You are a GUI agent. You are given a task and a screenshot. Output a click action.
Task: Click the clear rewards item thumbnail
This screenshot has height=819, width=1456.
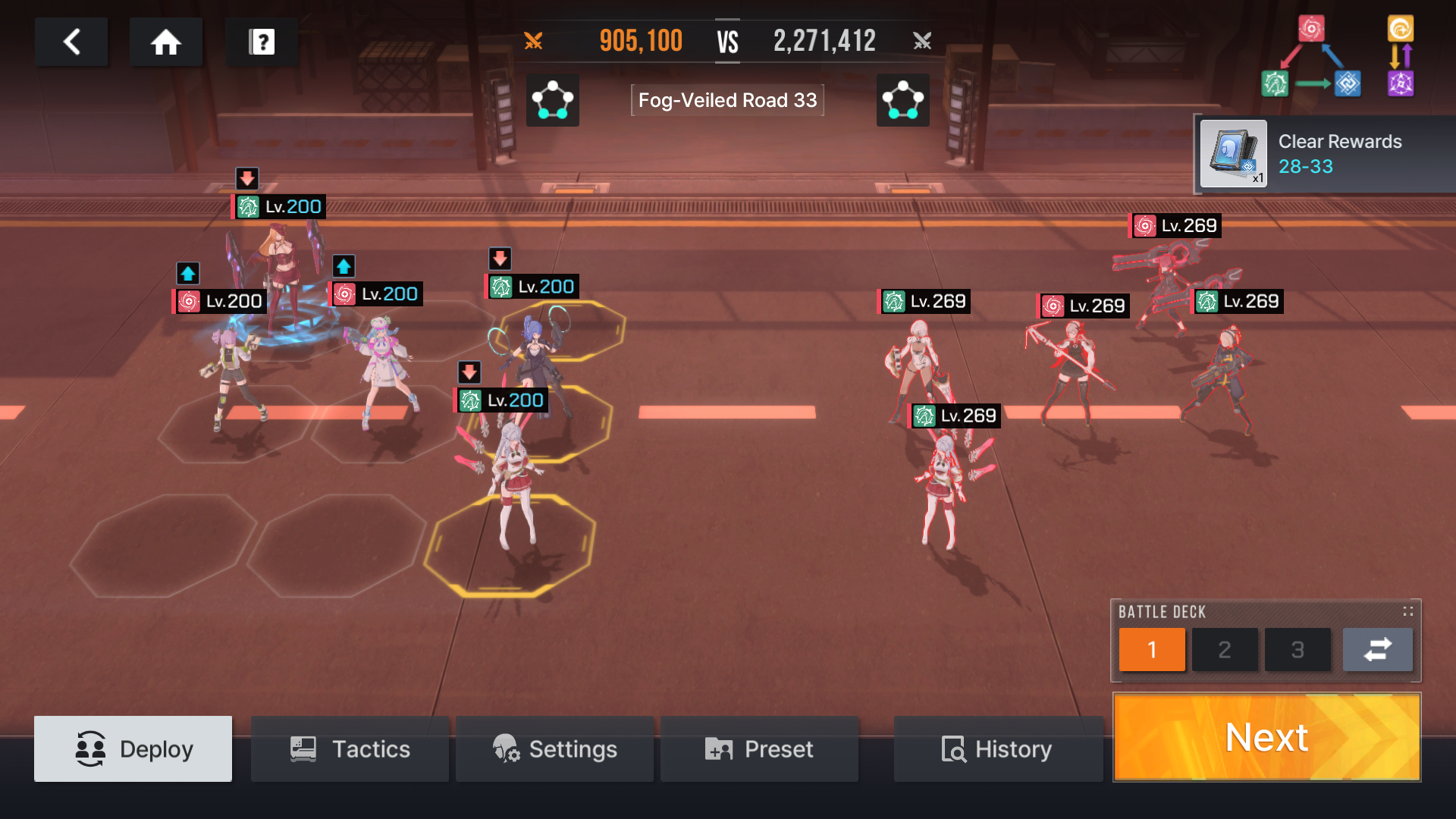(x=1233, y=154)
